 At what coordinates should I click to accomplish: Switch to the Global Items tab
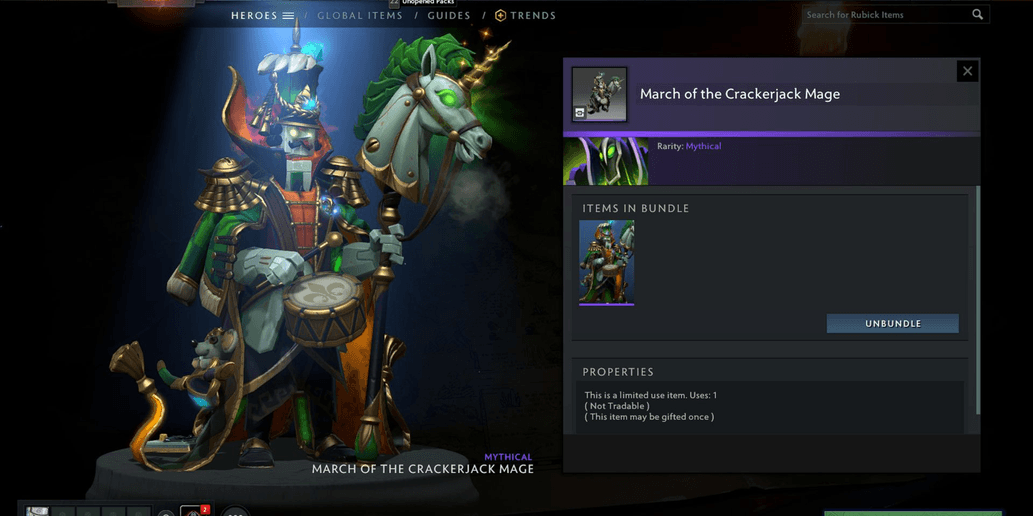tap(360, 16)
